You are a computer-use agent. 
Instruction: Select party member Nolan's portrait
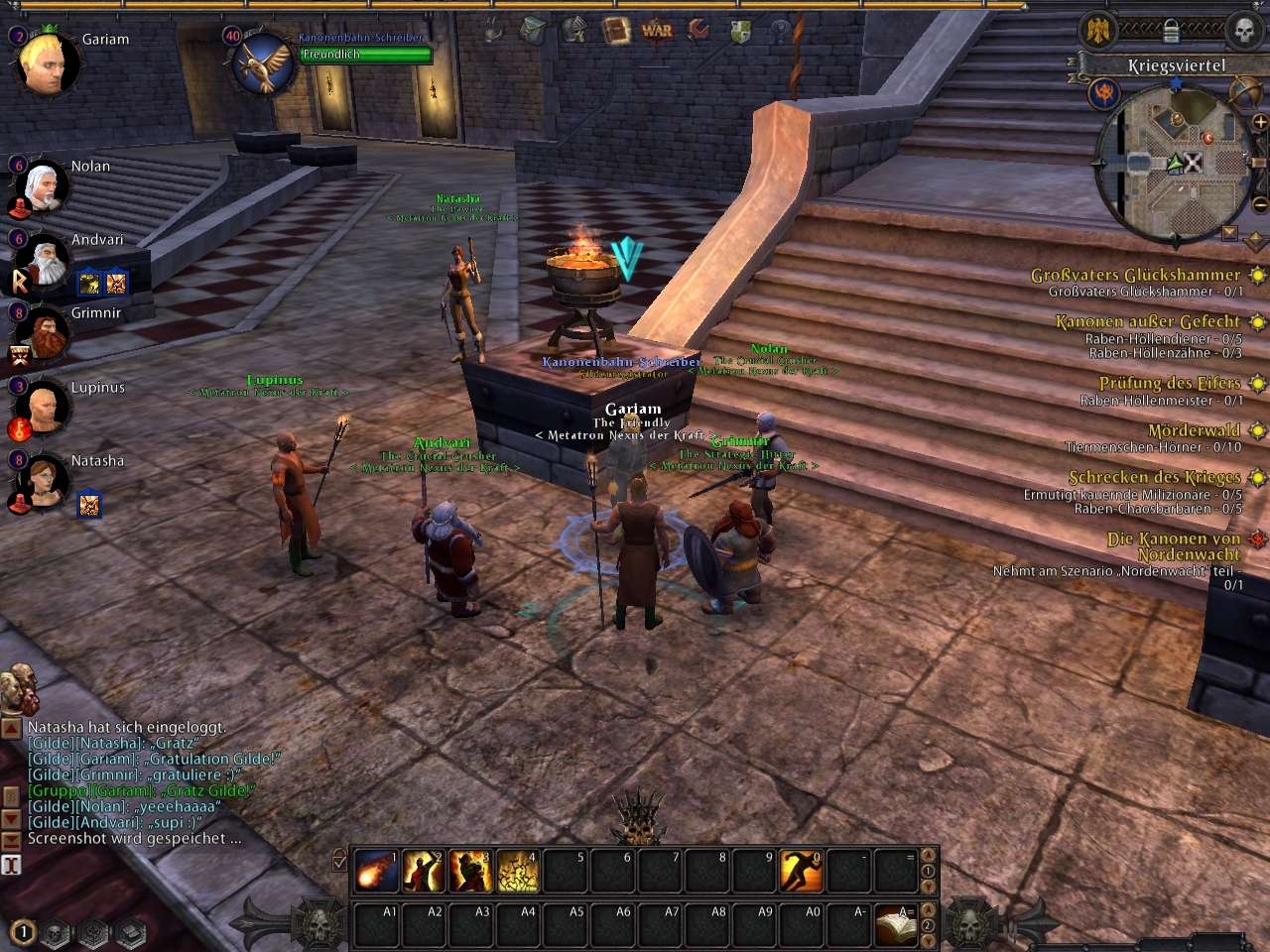42,185
